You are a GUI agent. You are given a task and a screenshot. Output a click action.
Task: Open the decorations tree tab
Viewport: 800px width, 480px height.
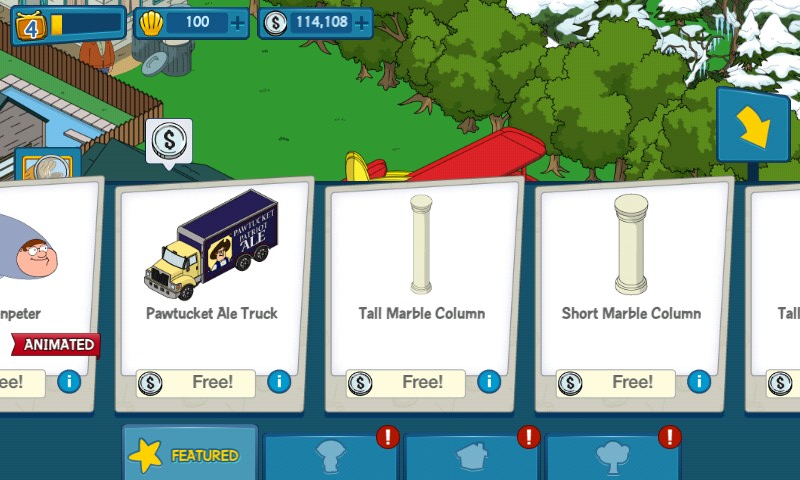click(x=612, y=458)
